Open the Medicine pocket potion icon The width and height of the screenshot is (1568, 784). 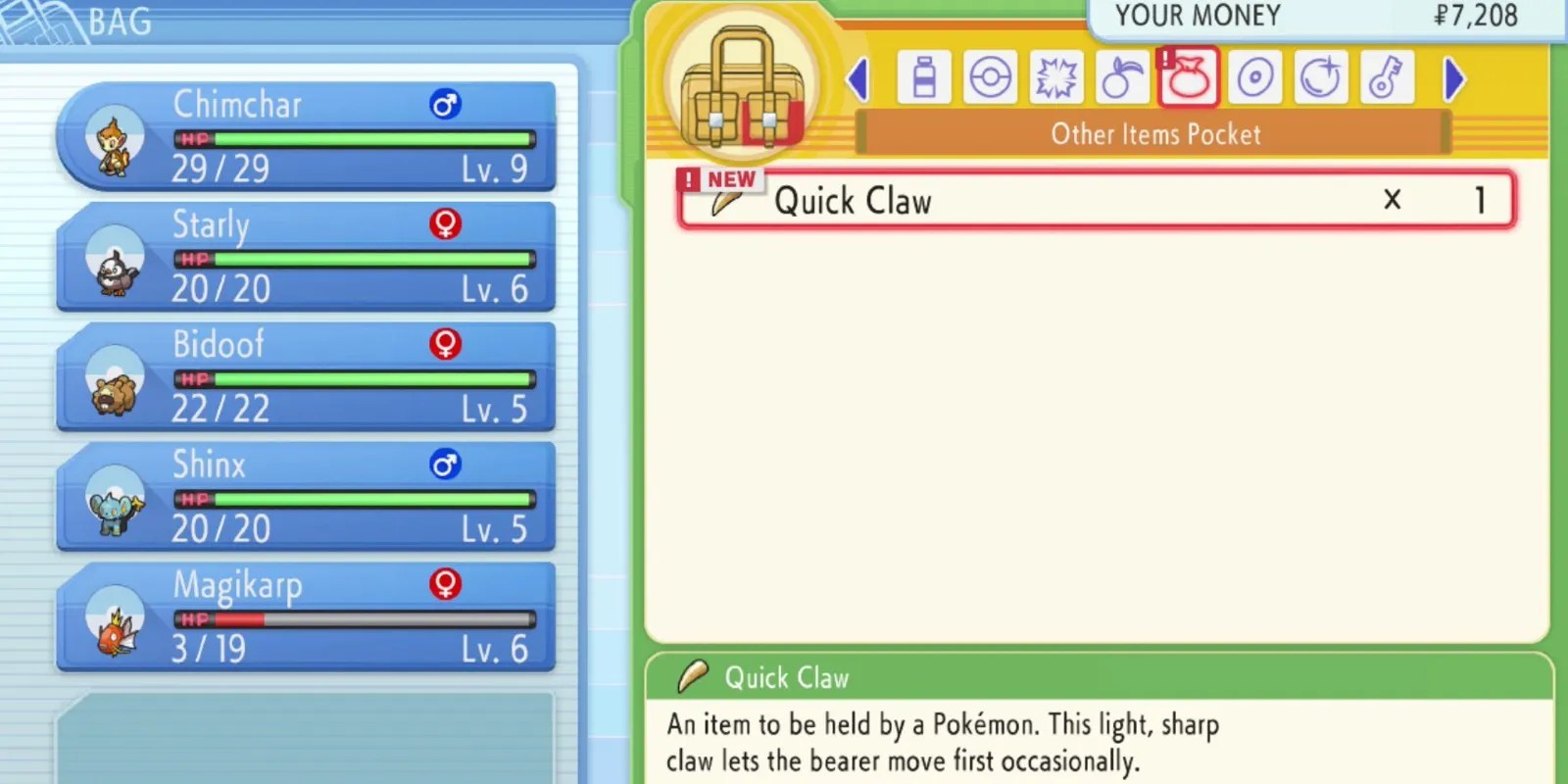(924, 76)
